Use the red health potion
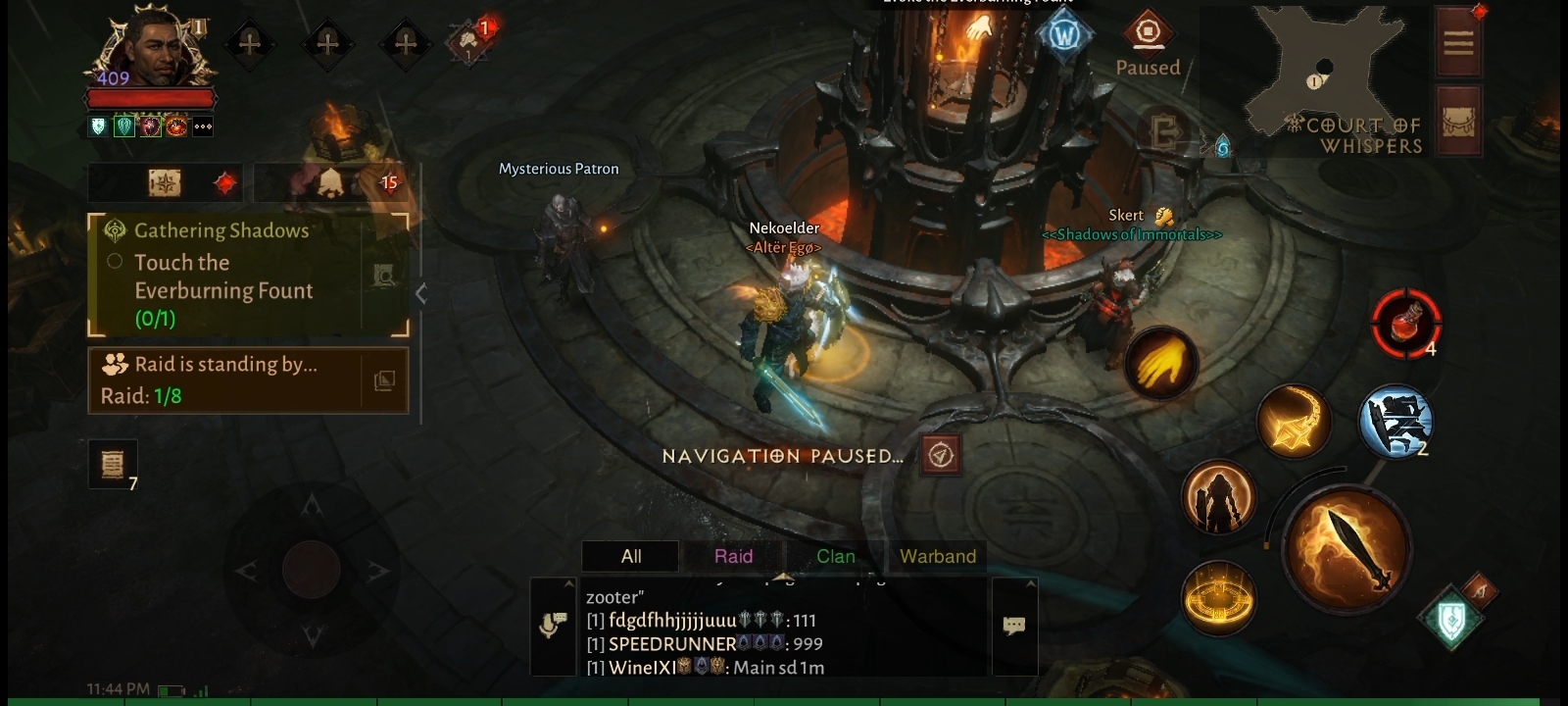1568x706 pixels. click(1406, 323)
